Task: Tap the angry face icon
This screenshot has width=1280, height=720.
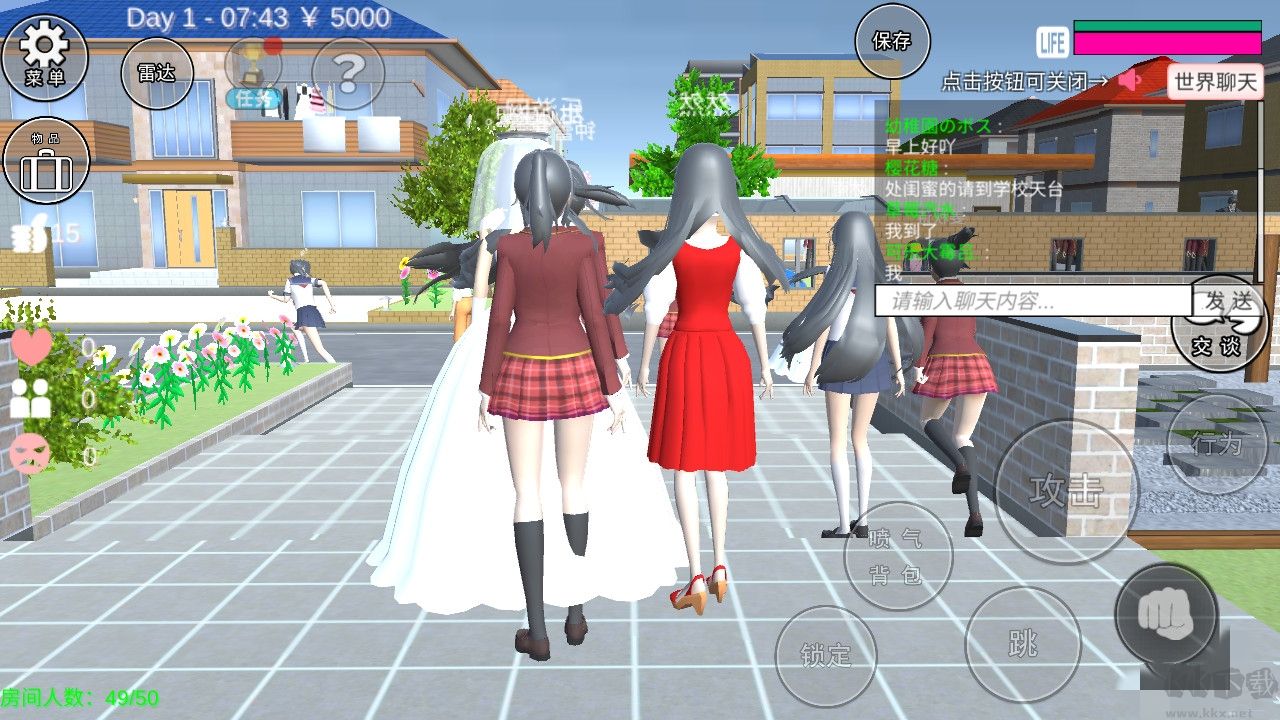Action: click(x=31, y=455)
